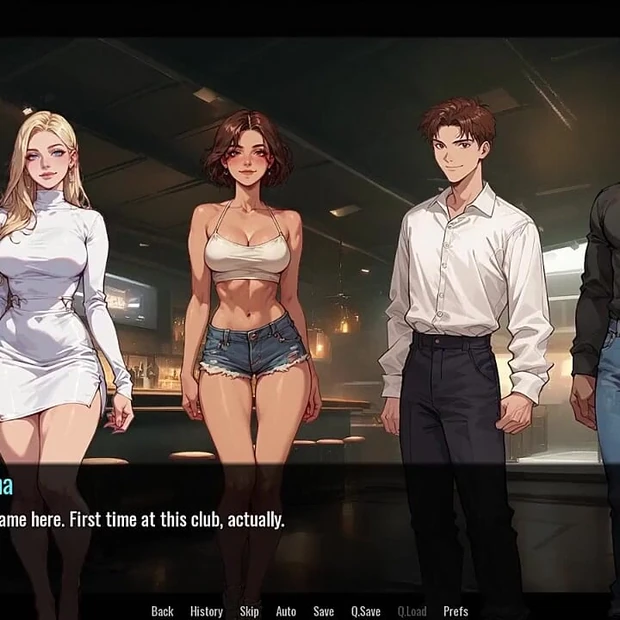620x620 pixels.
Task: Open the Save game screen
Action: pyautogui.click(x=323, y=611)
